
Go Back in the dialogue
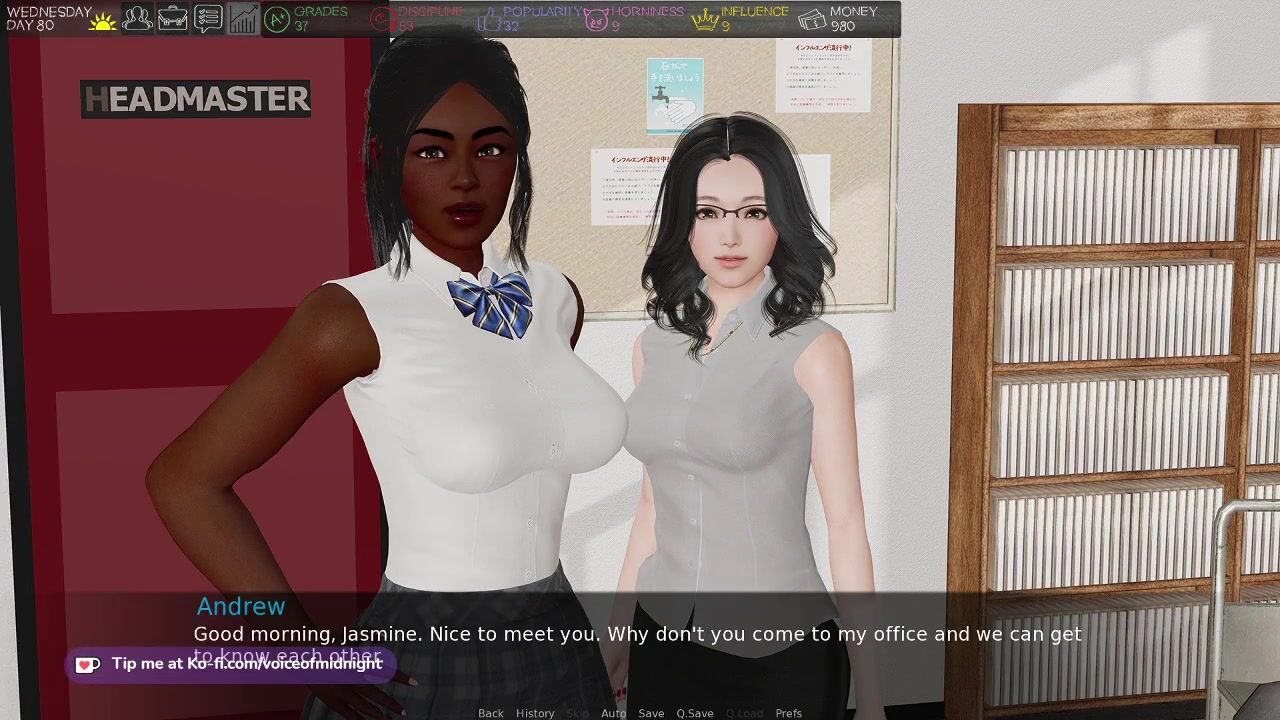click(491, 713)
